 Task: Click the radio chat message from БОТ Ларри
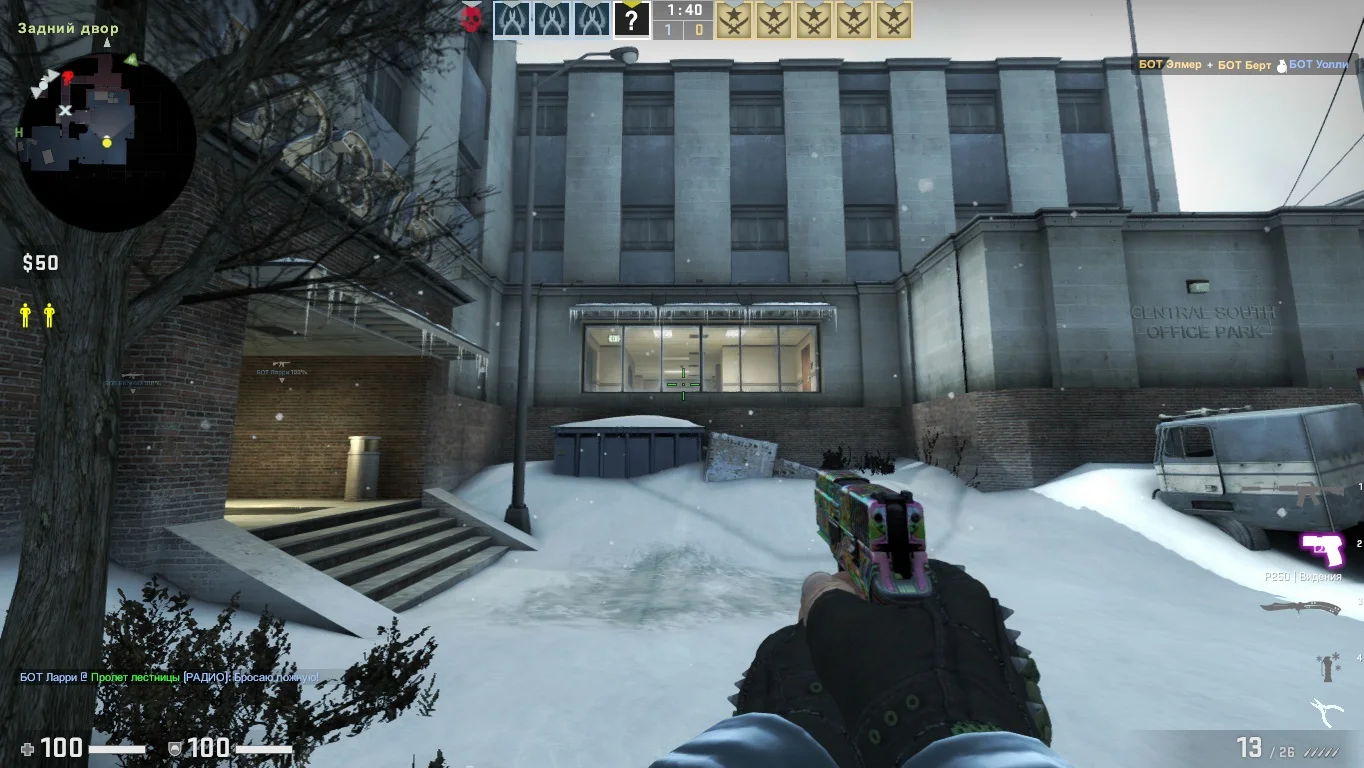(170, 677)
